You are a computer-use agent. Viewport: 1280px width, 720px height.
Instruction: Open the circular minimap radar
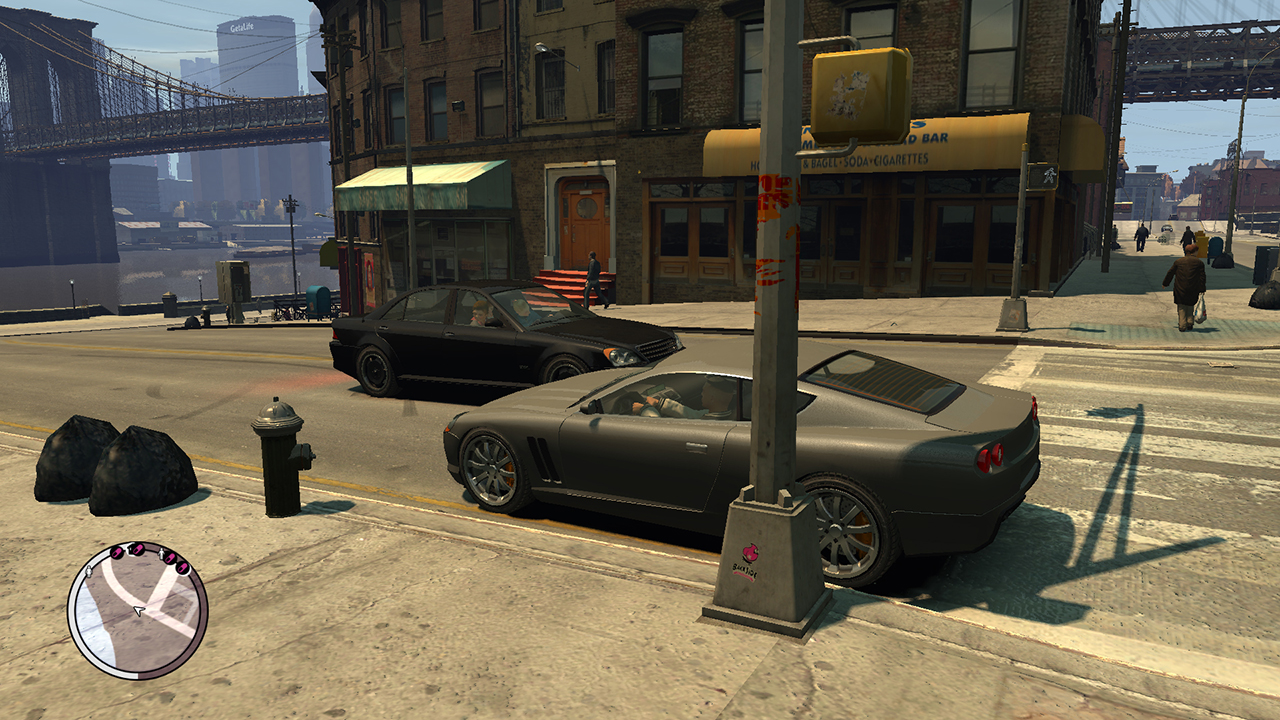pos(137,611)
